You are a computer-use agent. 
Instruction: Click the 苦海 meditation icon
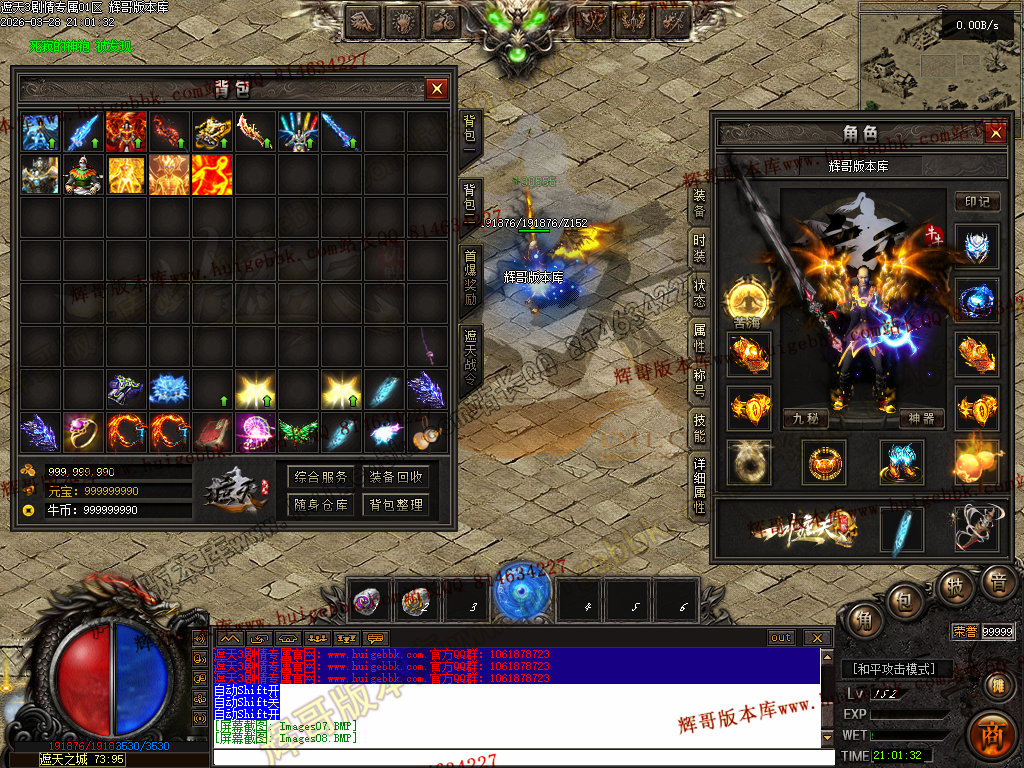(x=747, y=298)
